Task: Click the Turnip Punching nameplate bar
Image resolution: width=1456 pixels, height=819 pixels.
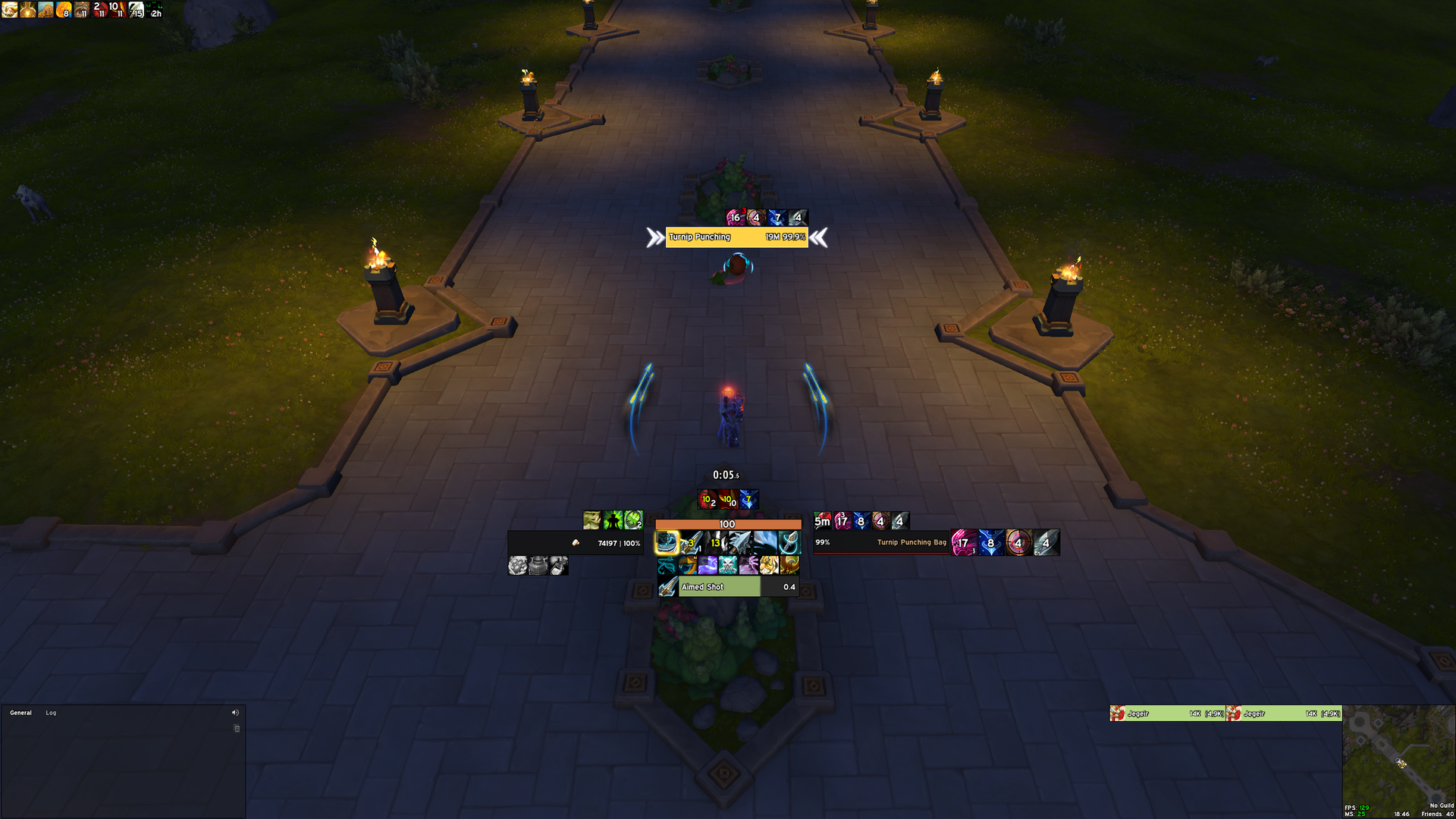Action: tap(736, 237)
